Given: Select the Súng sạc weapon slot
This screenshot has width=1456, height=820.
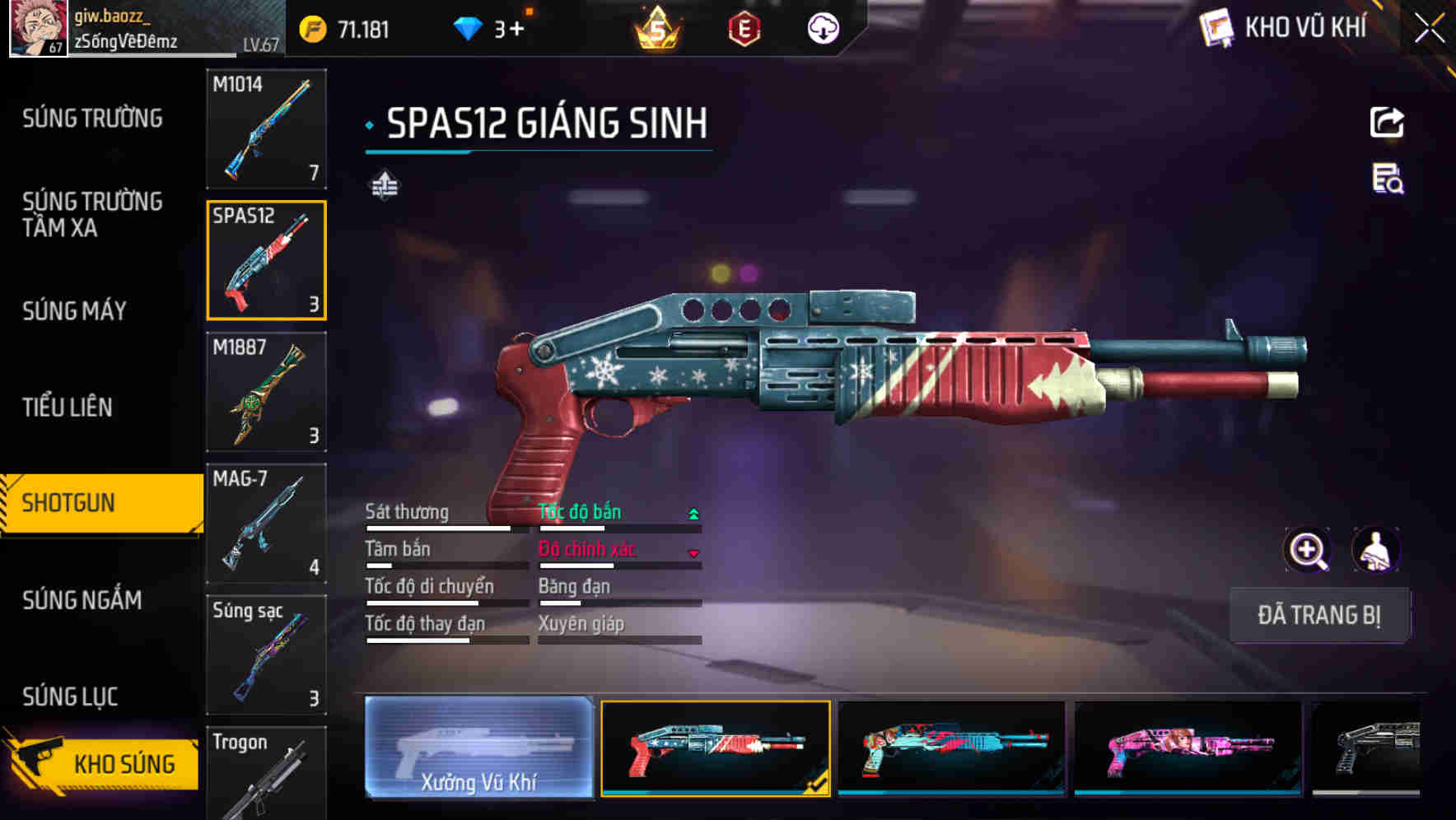Looking at the screenshot, I should tap(266, 655).
